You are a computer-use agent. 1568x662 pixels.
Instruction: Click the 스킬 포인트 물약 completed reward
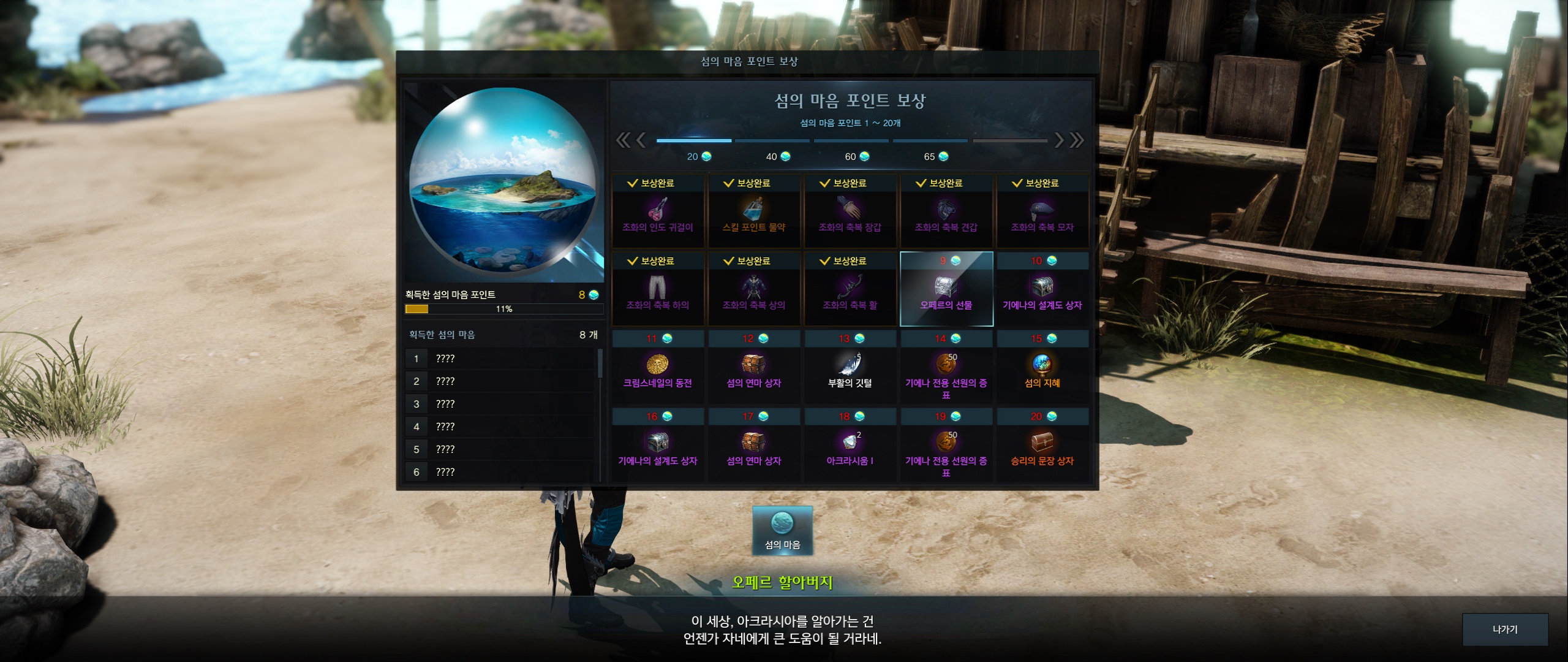[x=753, y=211]
